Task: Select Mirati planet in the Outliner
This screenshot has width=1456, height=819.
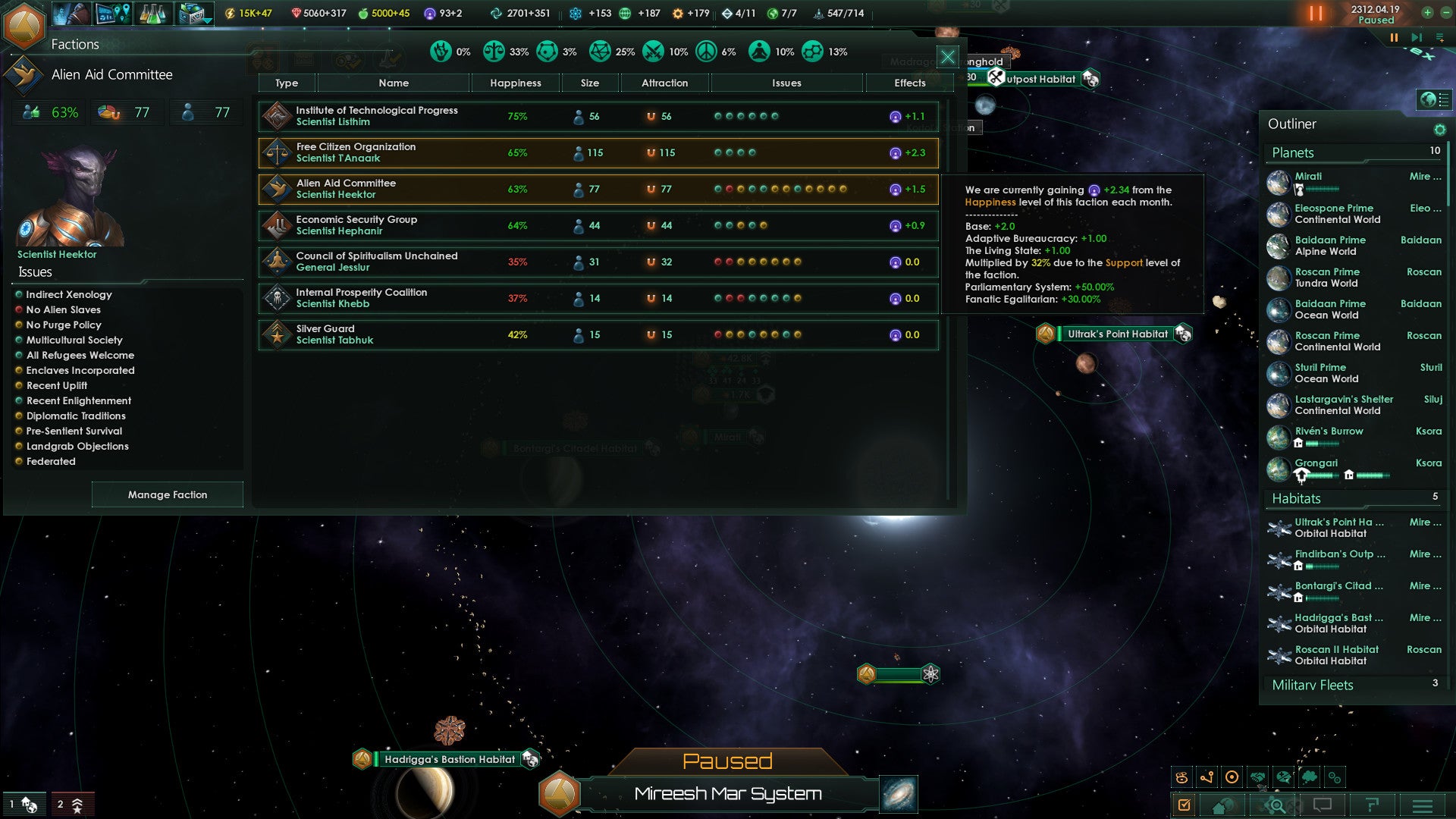Action: click(x=1308, y=176)
